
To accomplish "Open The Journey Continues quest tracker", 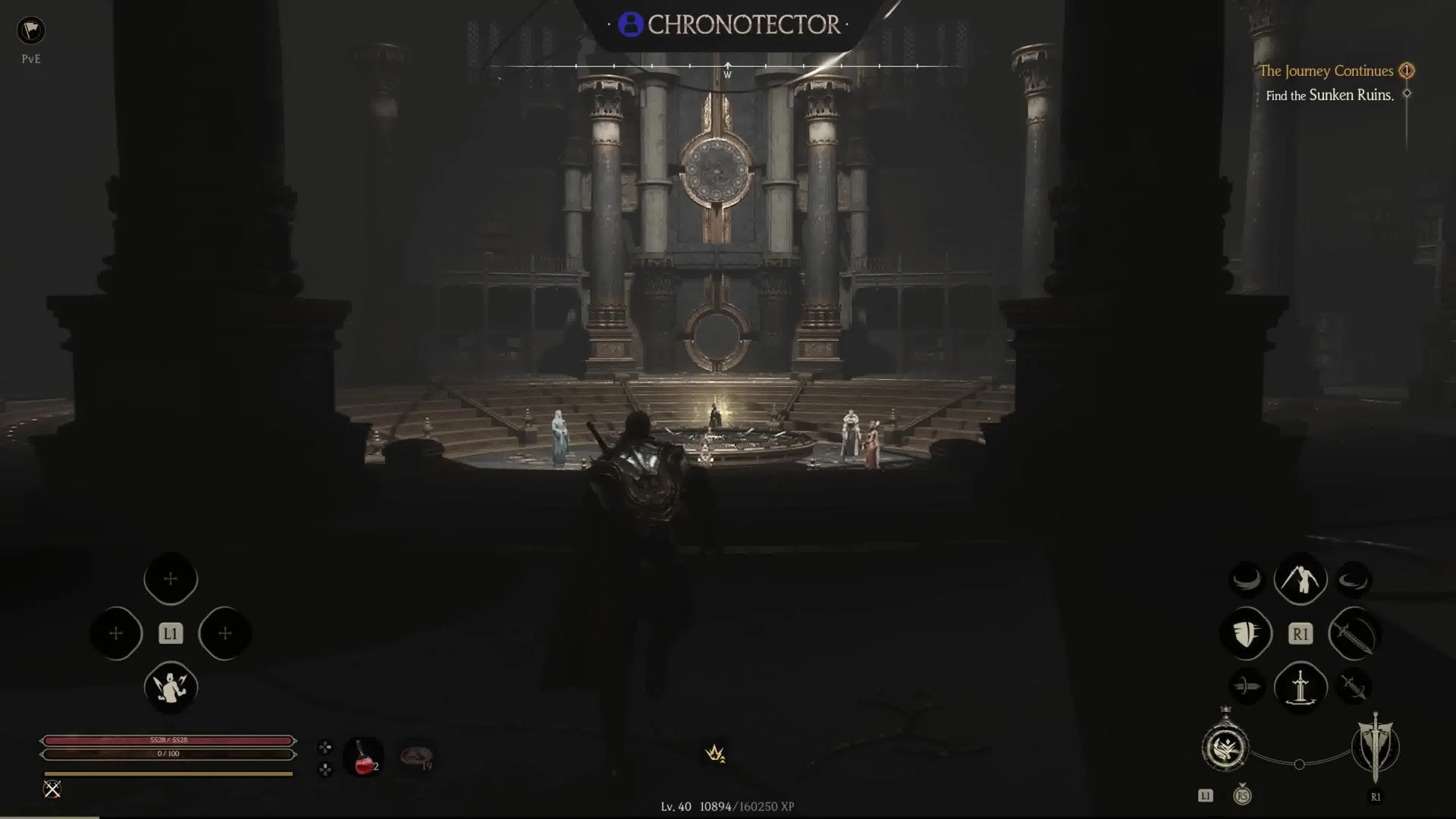I will [1326, 71].
